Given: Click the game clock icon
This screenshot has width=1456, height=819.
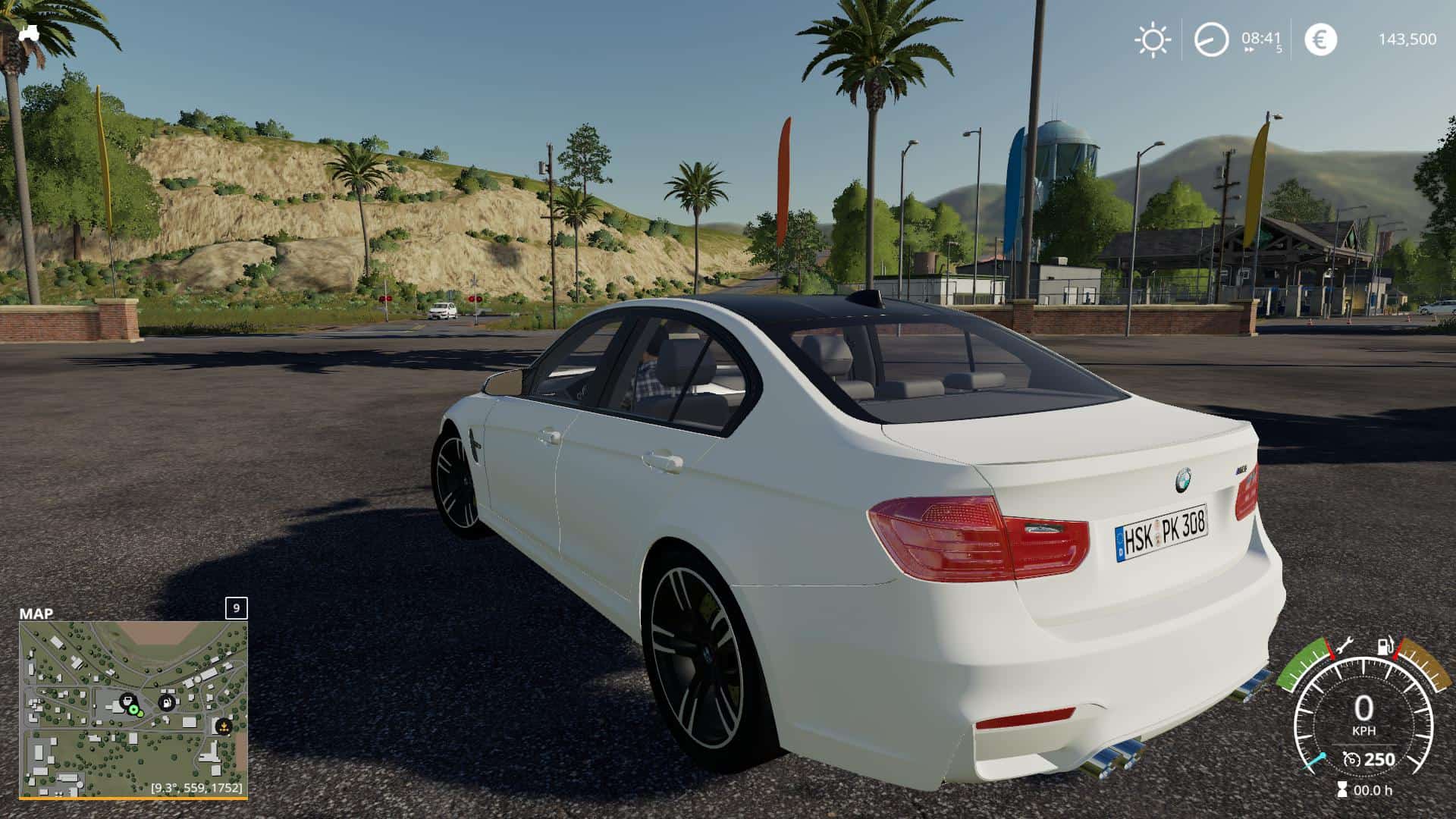Looking at the screenshot, I should click(1210, 39).
